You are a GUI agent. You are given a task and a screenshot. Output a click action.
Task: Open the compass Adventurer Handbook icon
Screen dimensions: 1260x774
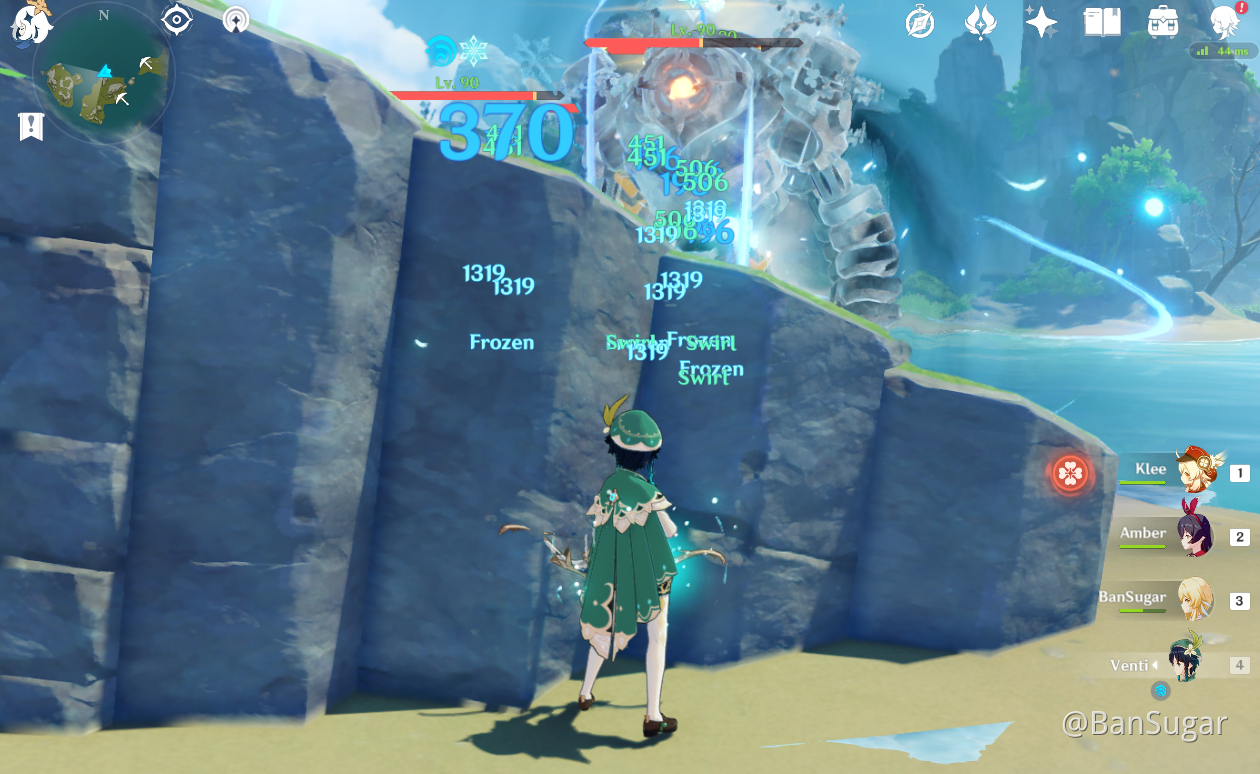tap(920, 22)
